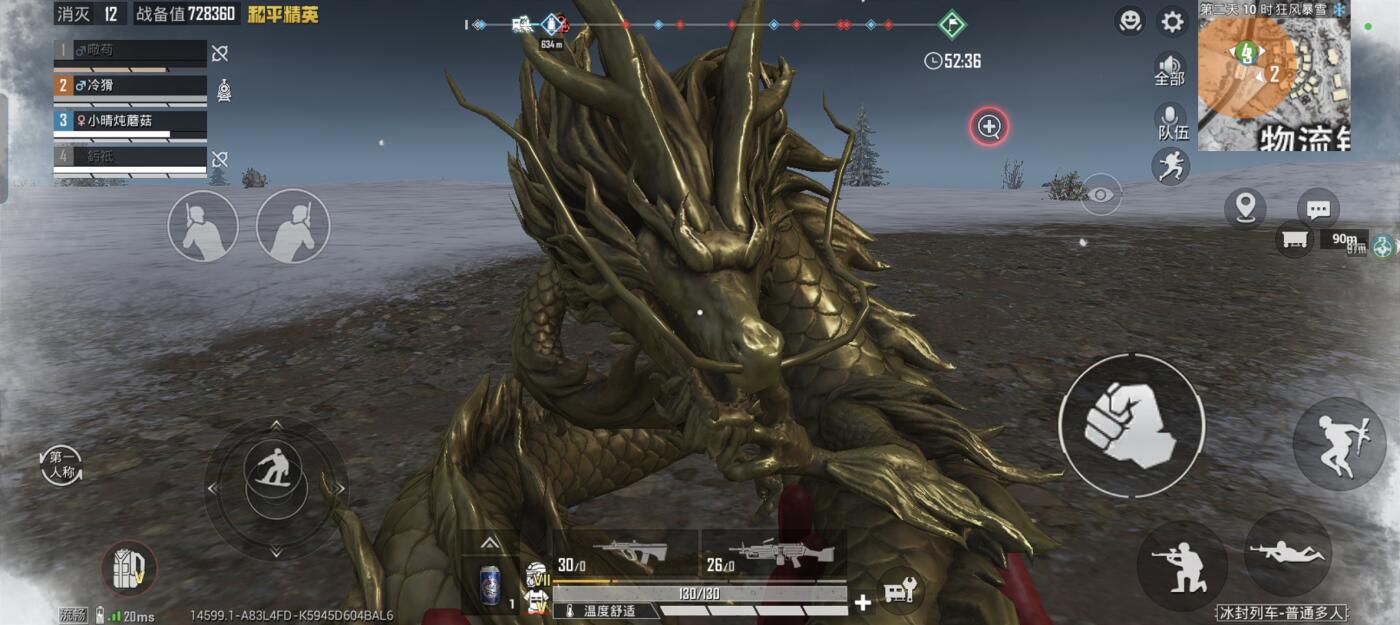The image size is (1400, 625).
Task: Go prone with the lying soldier button
Action: (1288, 553)
